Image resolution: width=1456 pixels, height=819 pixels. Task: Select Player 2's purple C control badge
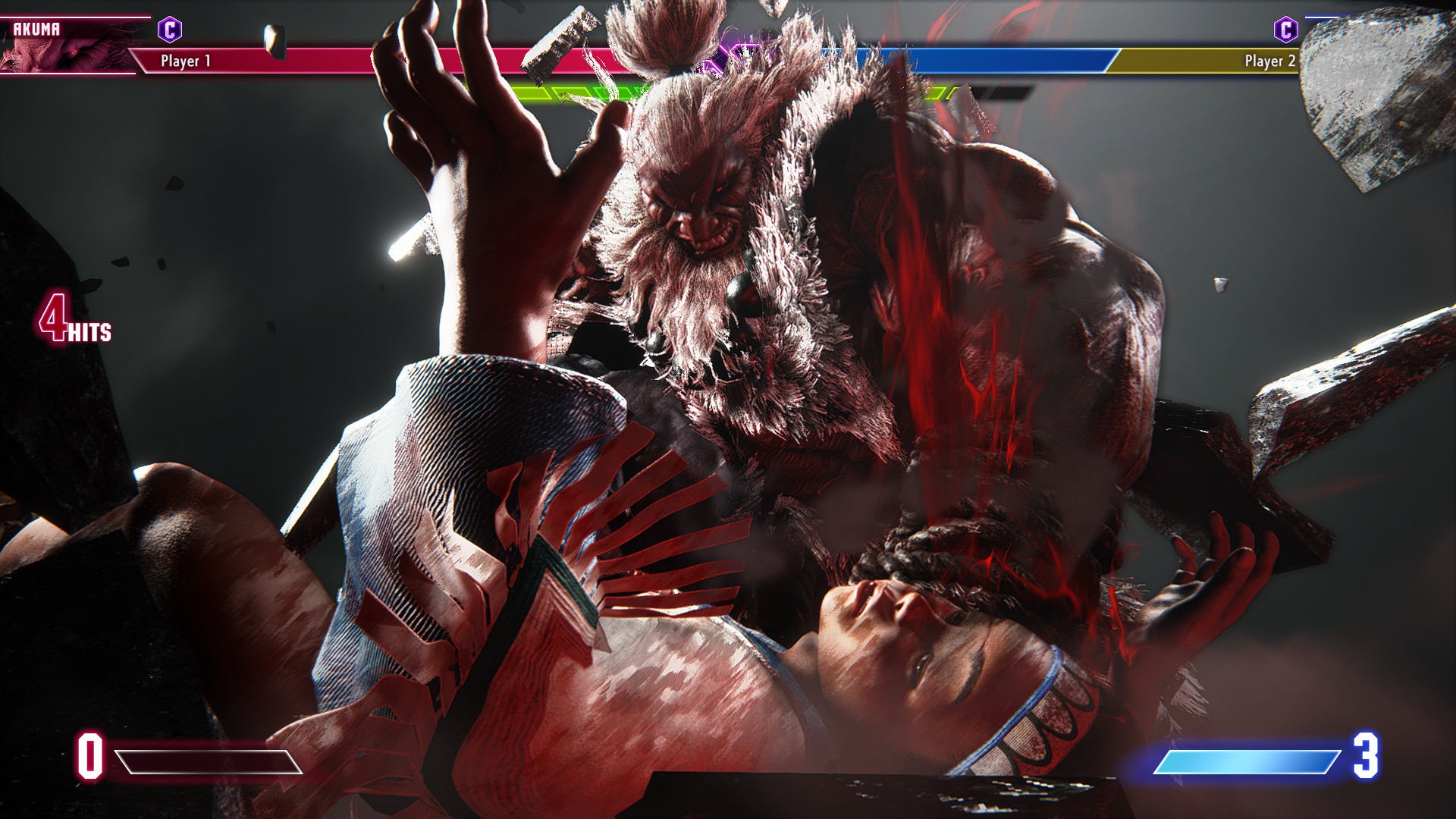[1285, 30]
